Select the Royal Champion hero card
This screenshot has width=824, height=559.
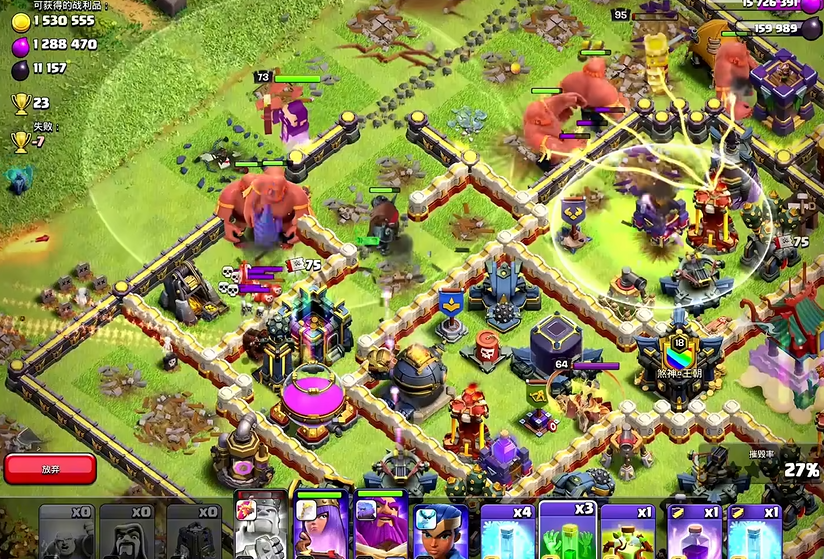pos(443,530)
